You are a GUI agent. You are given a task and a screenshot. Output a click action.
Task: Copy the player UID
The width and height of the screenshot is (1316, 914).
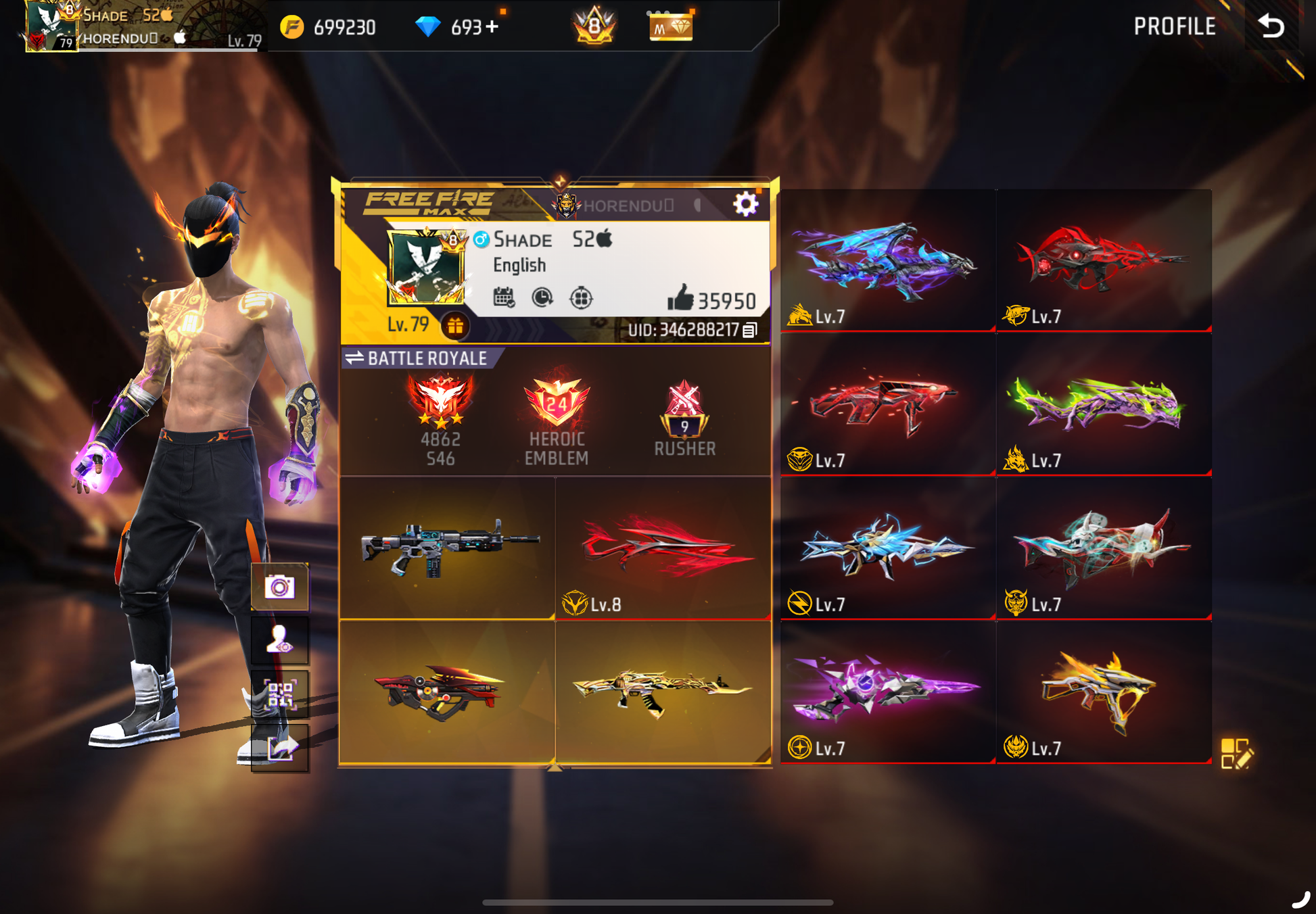(749, 330)
